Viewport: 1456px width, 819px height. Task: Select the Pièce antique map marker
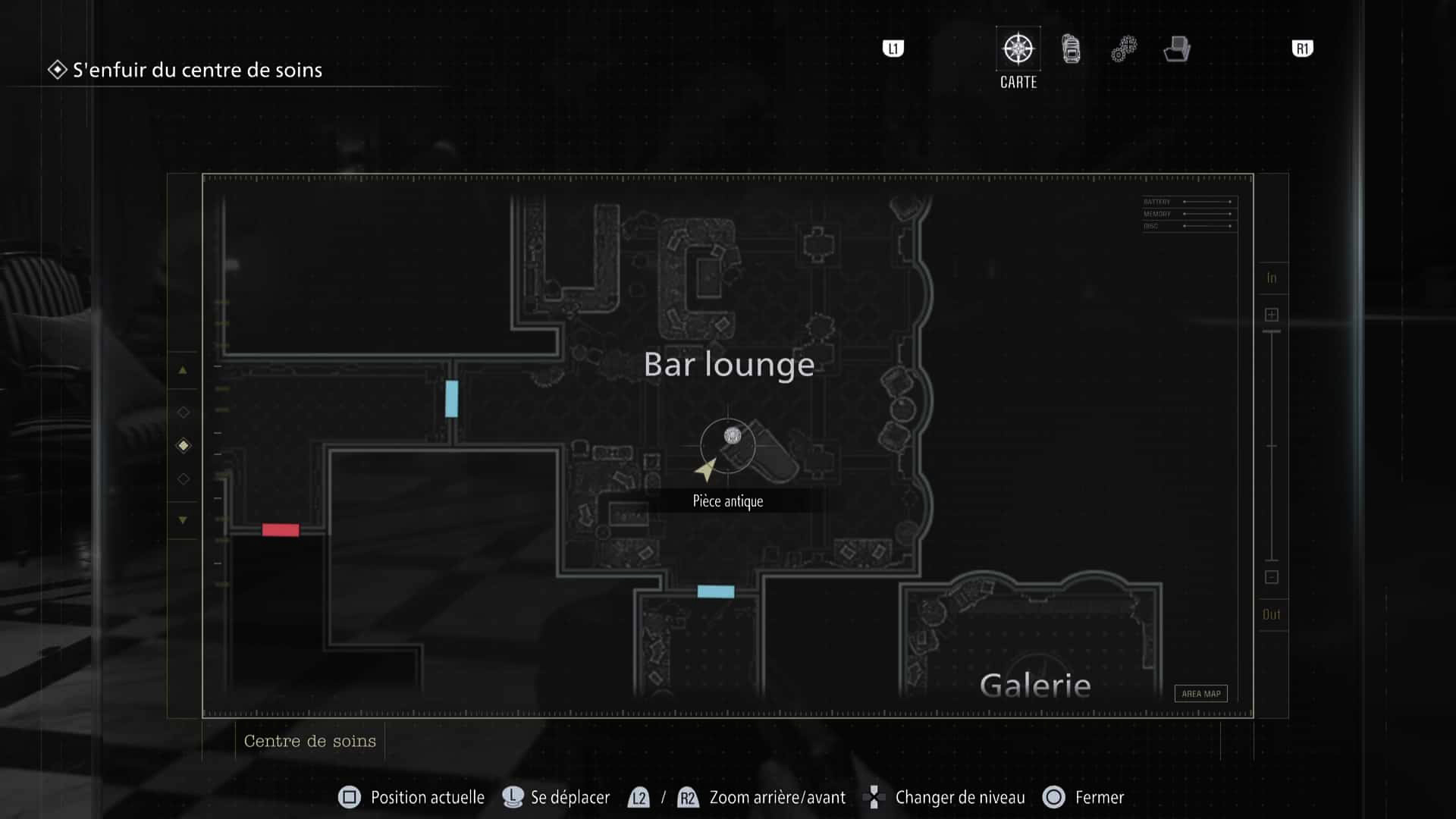(732, 436)
